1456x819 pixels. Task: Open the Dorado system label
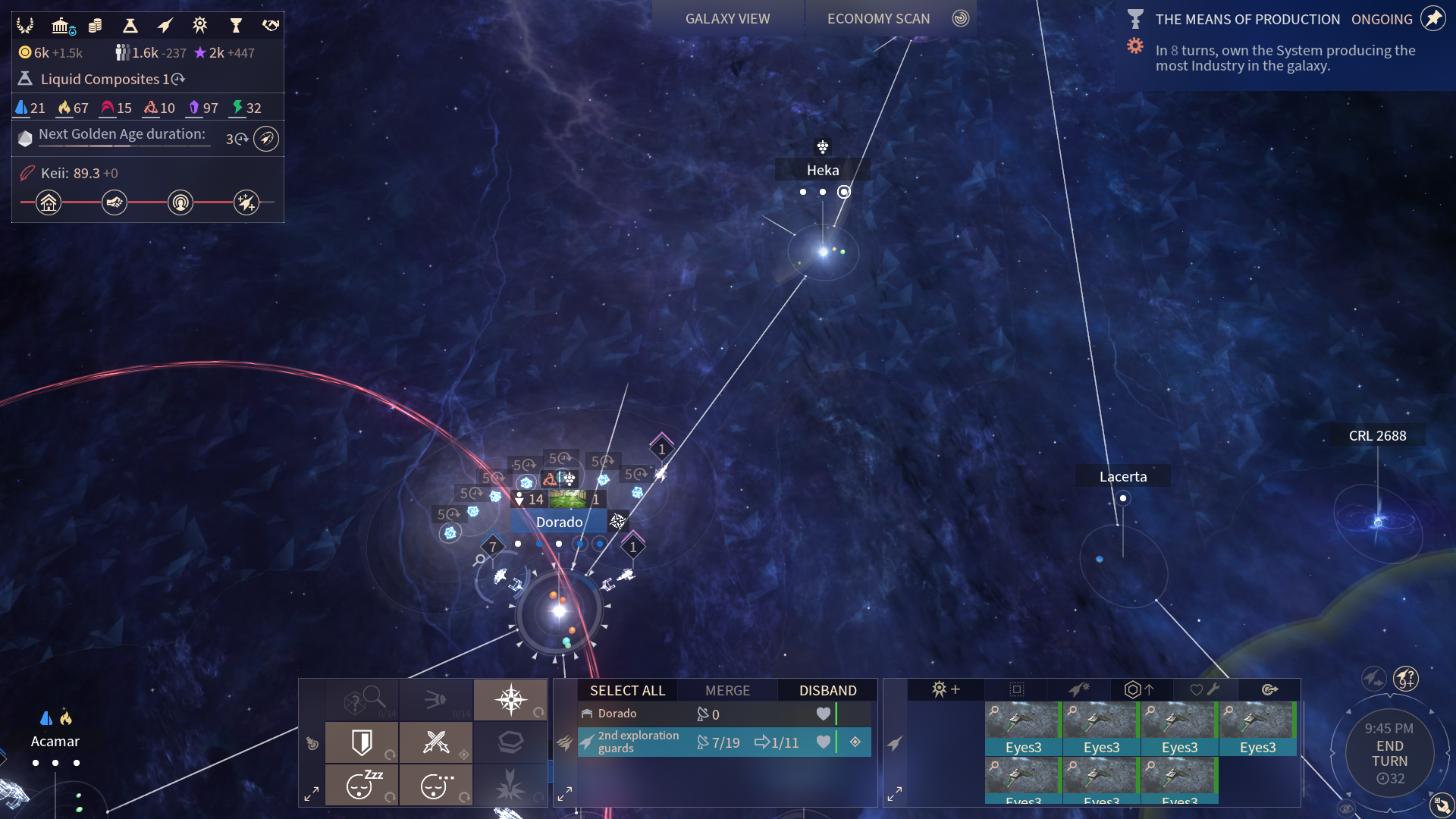559,522
